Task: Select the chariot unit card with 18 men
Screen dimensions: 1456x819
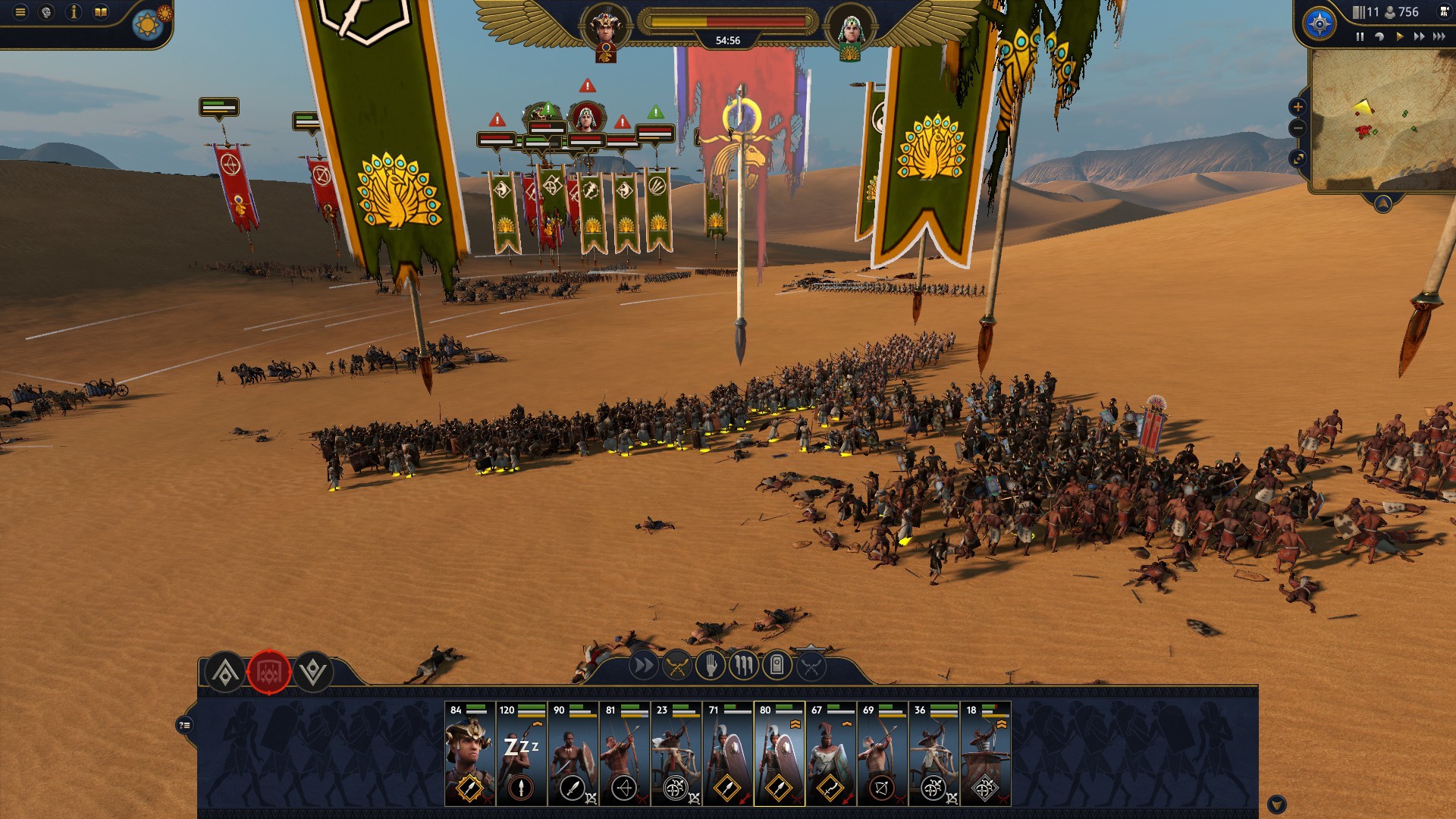Action: tap(985, 754)
